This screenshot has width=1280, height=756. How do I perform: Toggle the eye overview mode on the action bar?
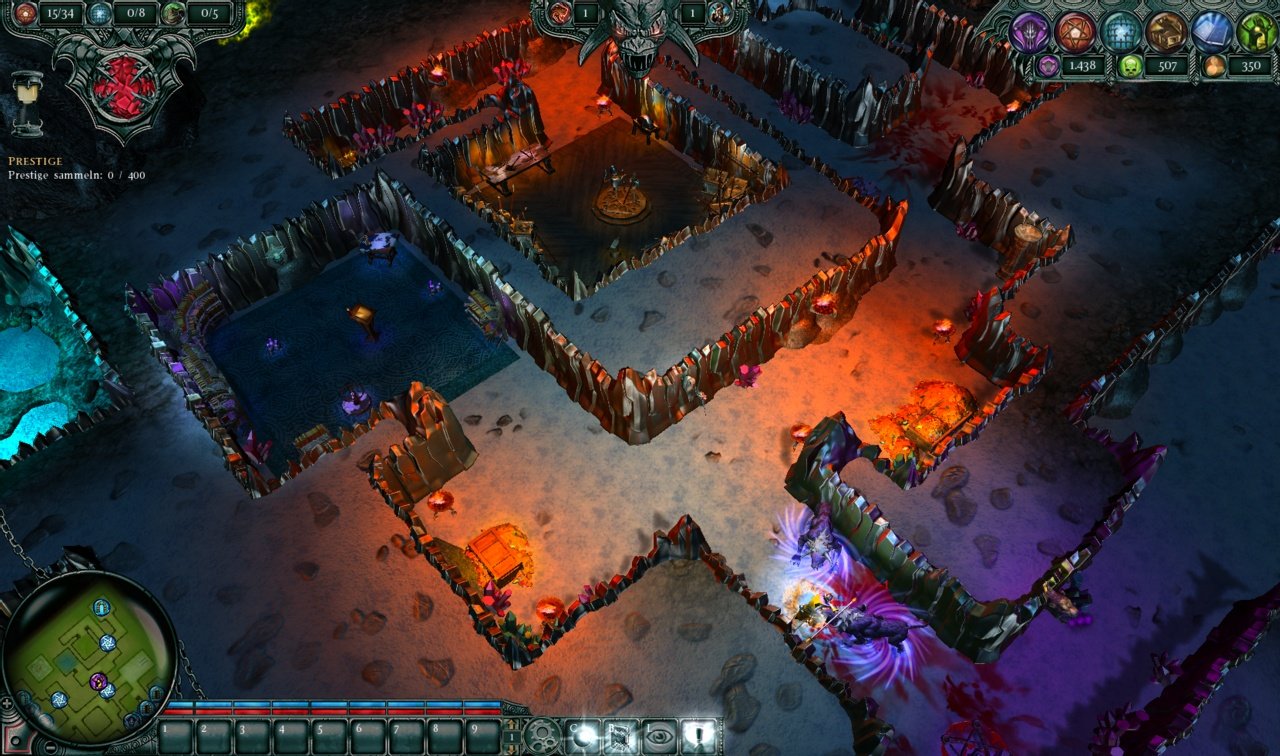click(658, 738)
